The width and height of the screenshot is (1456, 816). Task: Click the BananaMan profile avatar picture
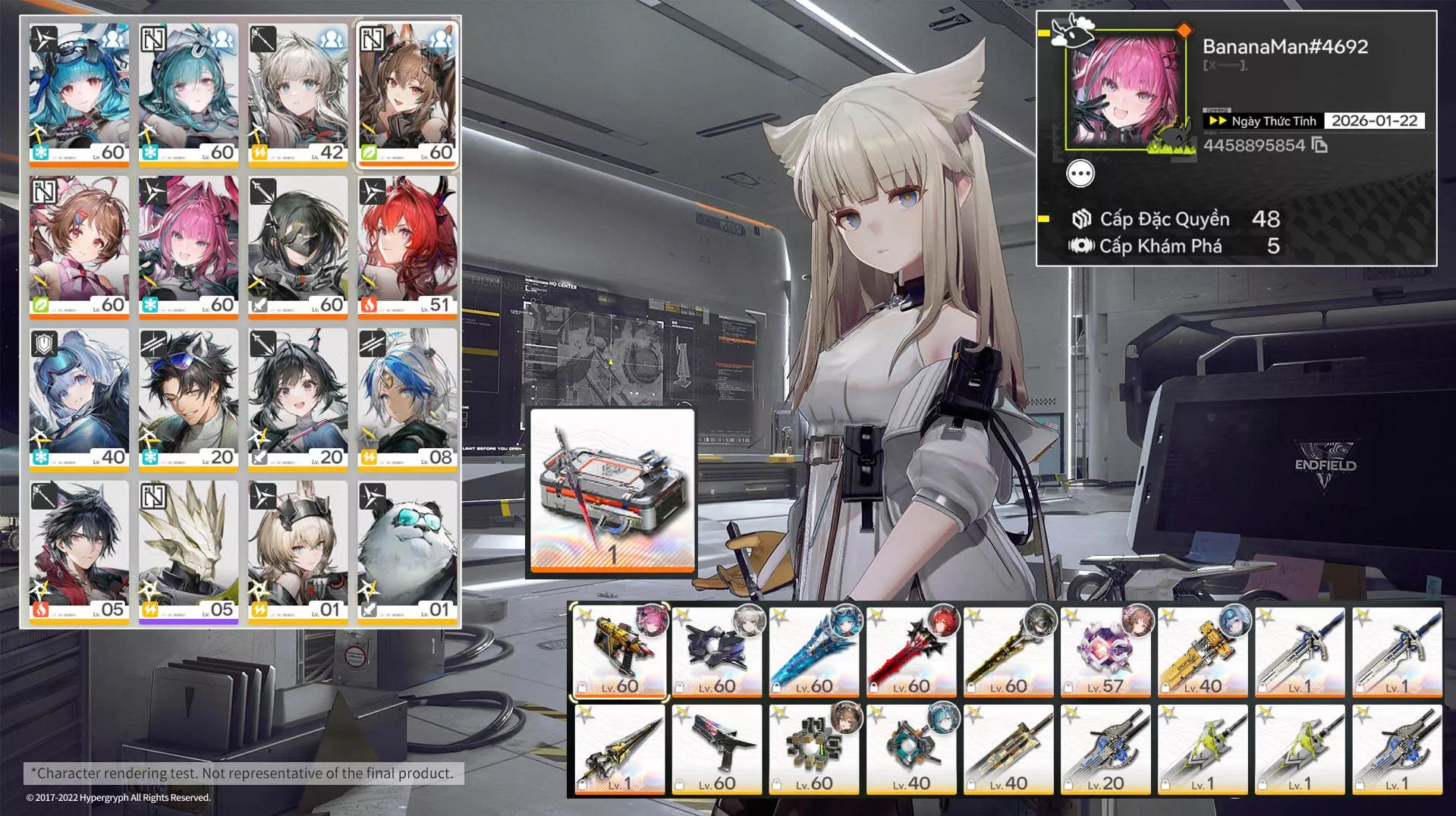tap(1124, 91)
